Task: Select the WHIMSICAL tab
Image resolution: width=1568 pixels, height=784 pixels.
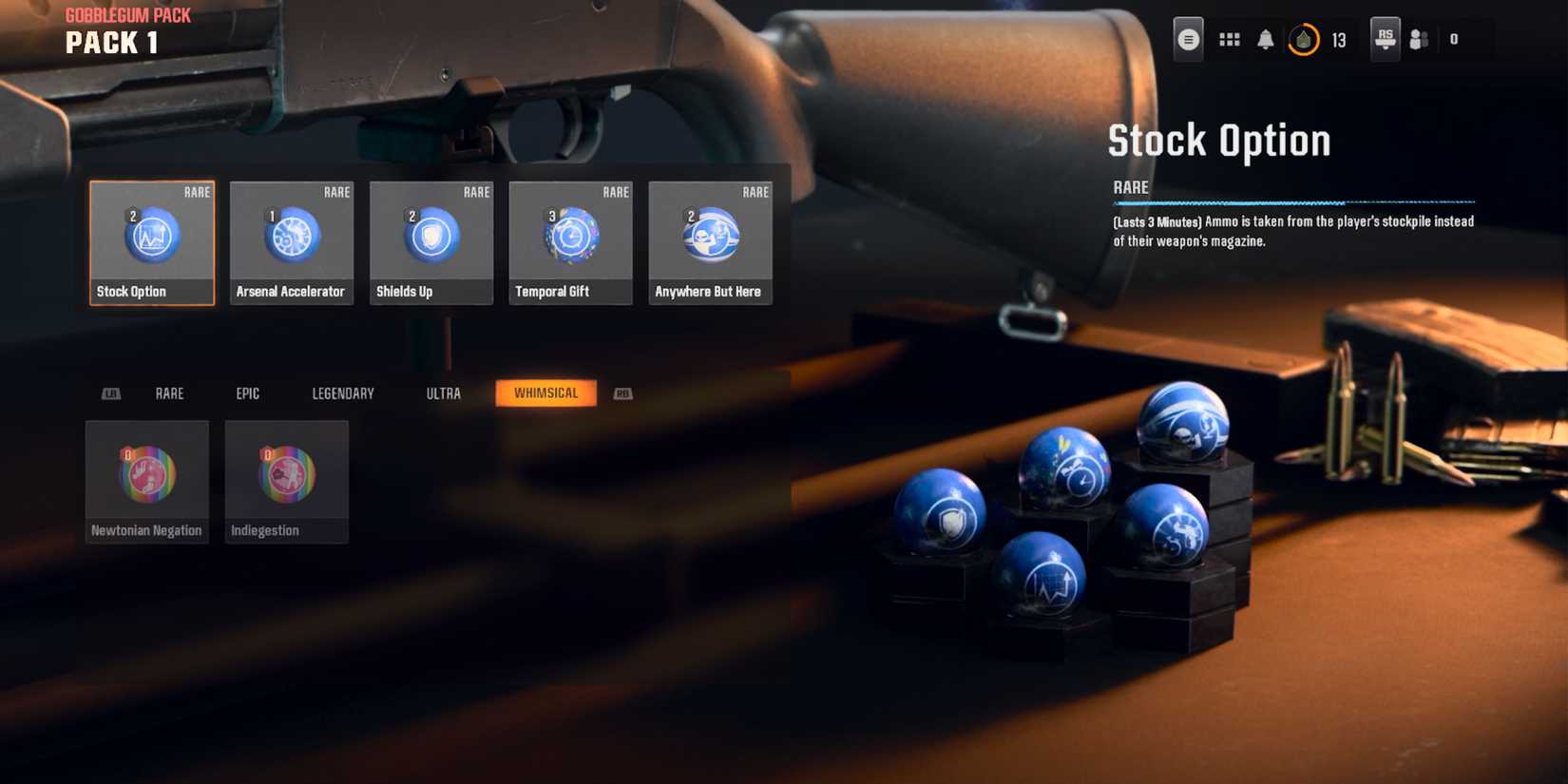Action: pos(545,392)
